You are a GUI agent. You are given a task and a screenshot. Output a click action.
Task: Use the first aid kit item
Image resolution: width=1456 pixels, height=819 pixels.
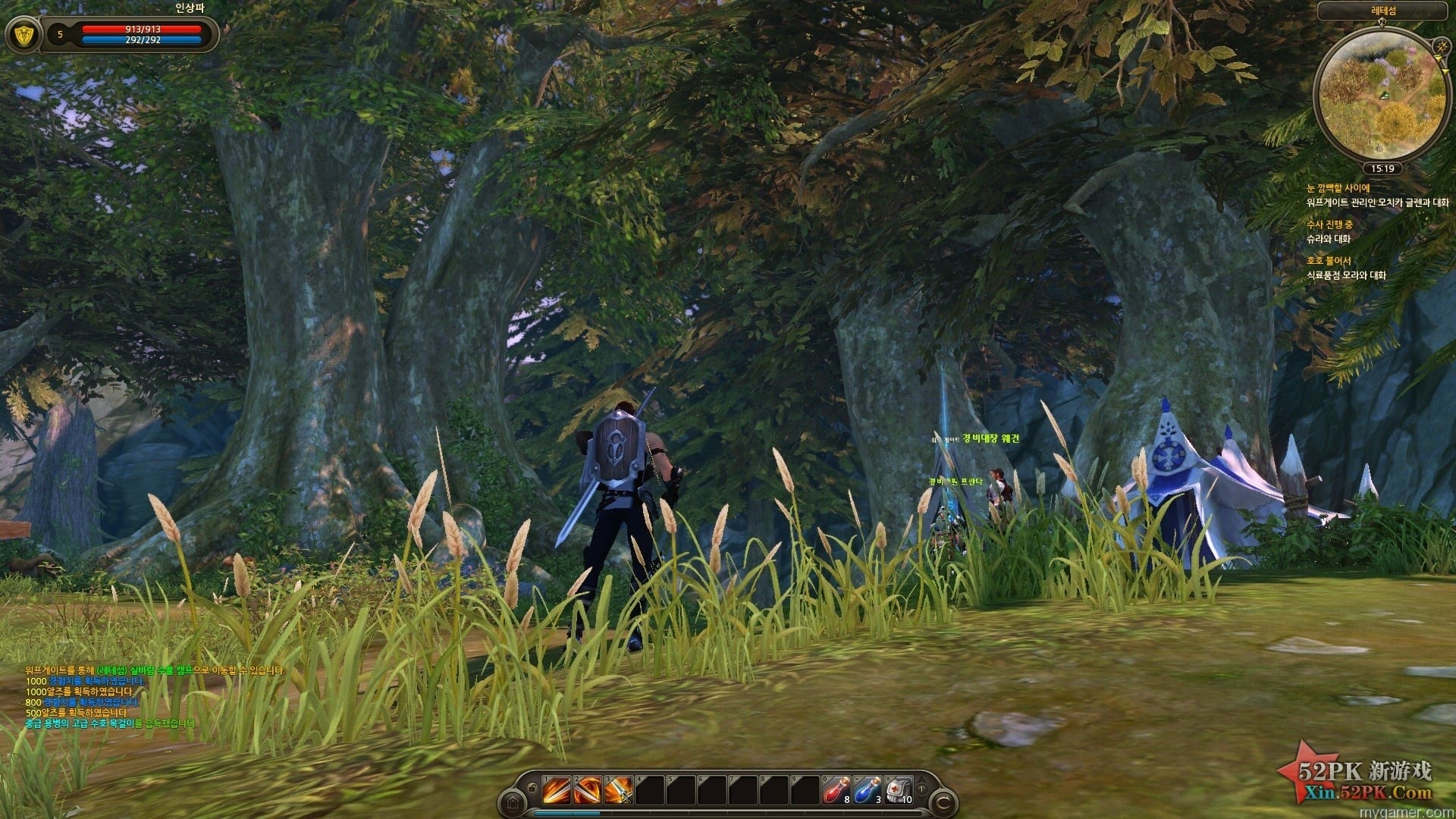click(898, 791)
